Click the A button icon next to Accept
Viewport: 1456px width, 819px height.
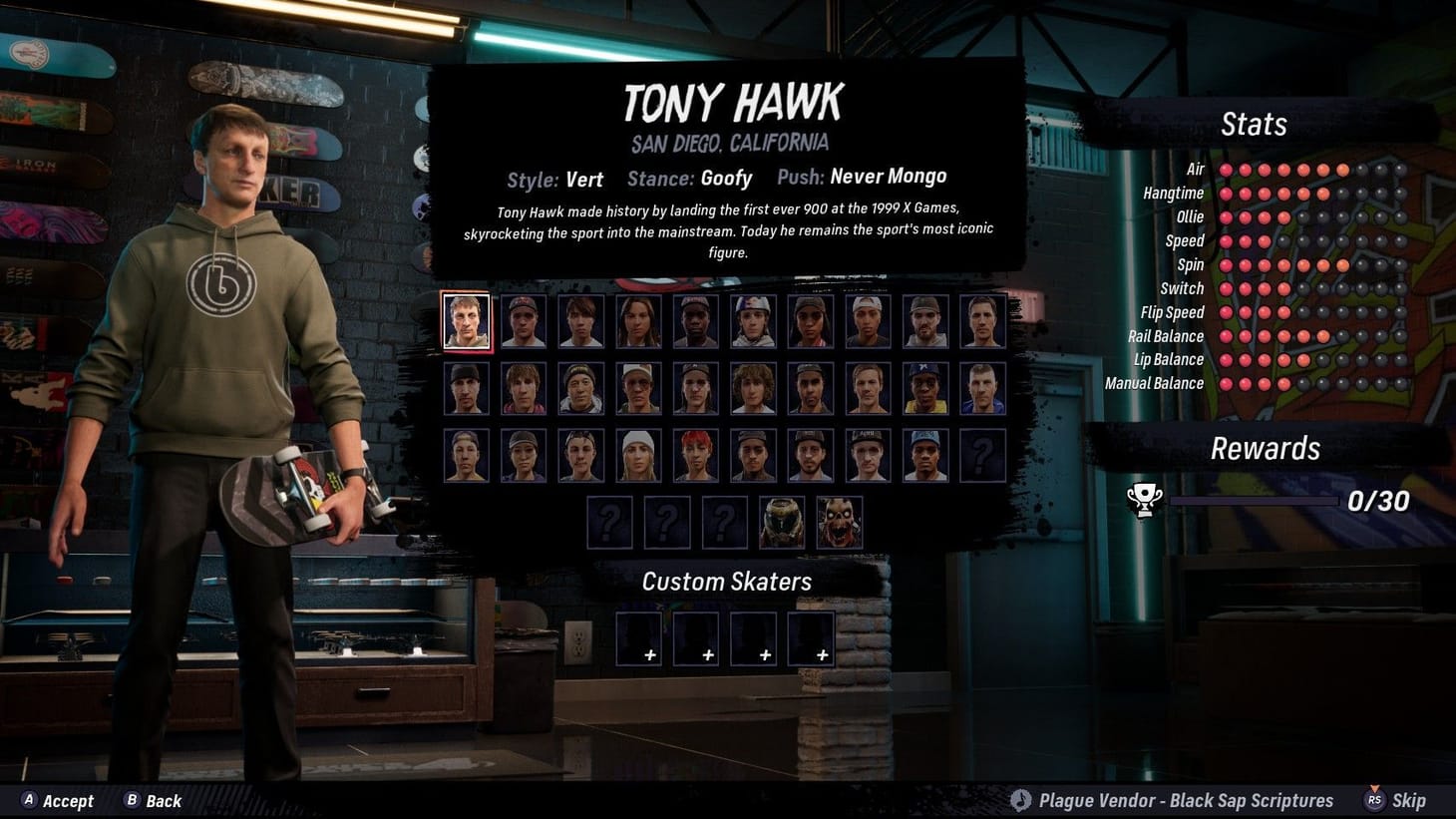click(x=29, y=800)
